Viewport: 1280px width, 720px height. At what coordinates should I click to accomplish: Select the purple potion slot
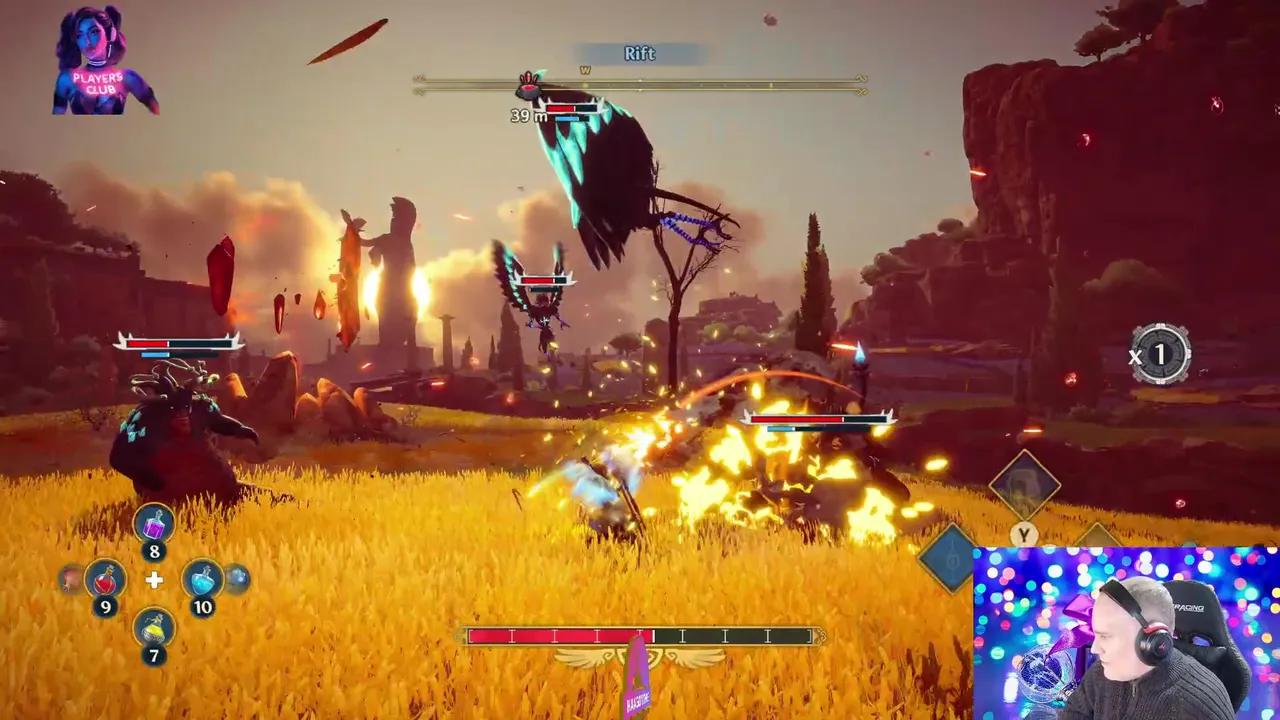[154, 523]
